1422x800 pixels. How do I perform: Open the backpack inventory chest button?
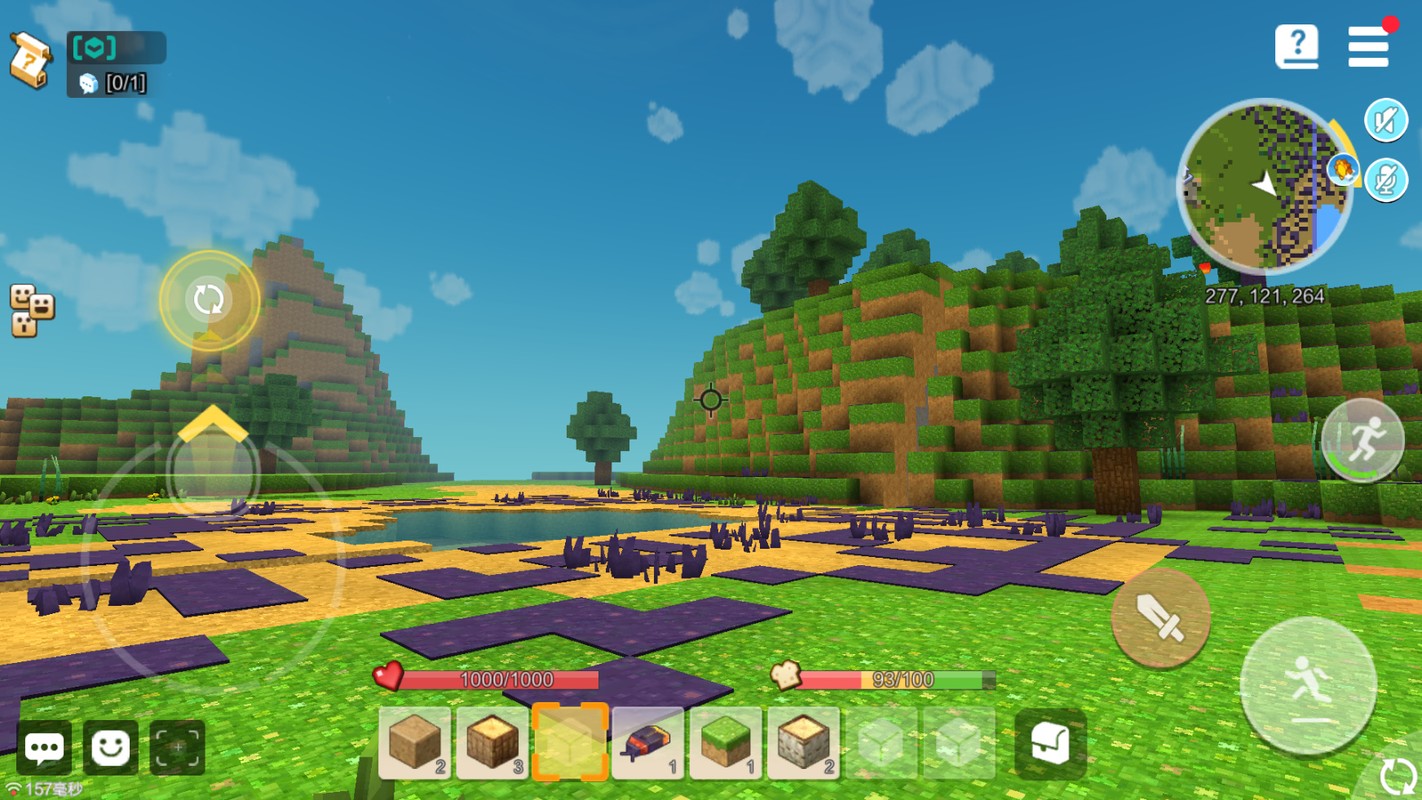(1050, 744)
